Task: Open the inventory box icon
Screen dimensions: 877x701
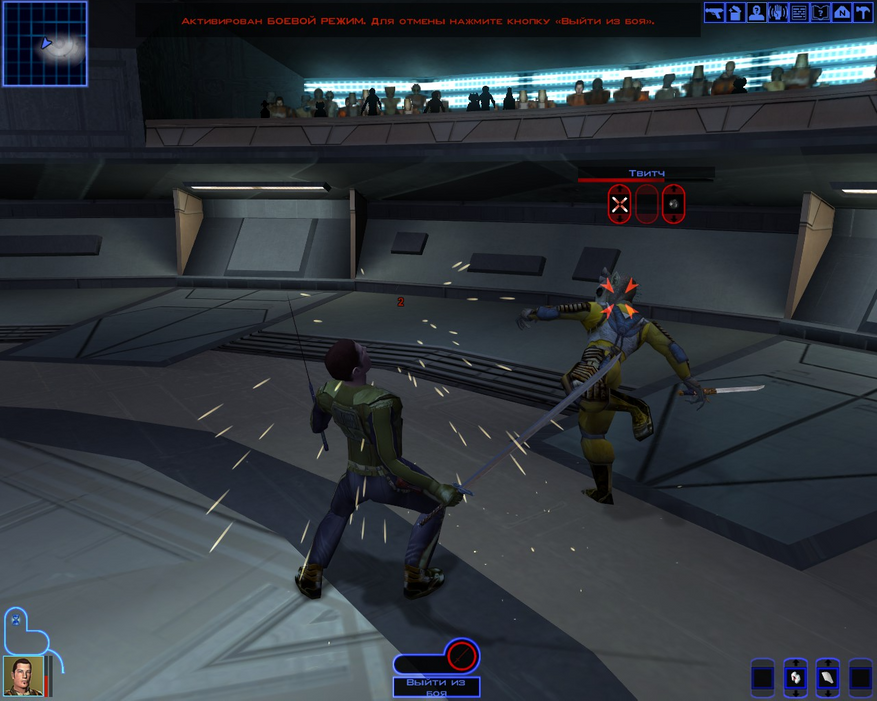Action: tap(735, 12)
